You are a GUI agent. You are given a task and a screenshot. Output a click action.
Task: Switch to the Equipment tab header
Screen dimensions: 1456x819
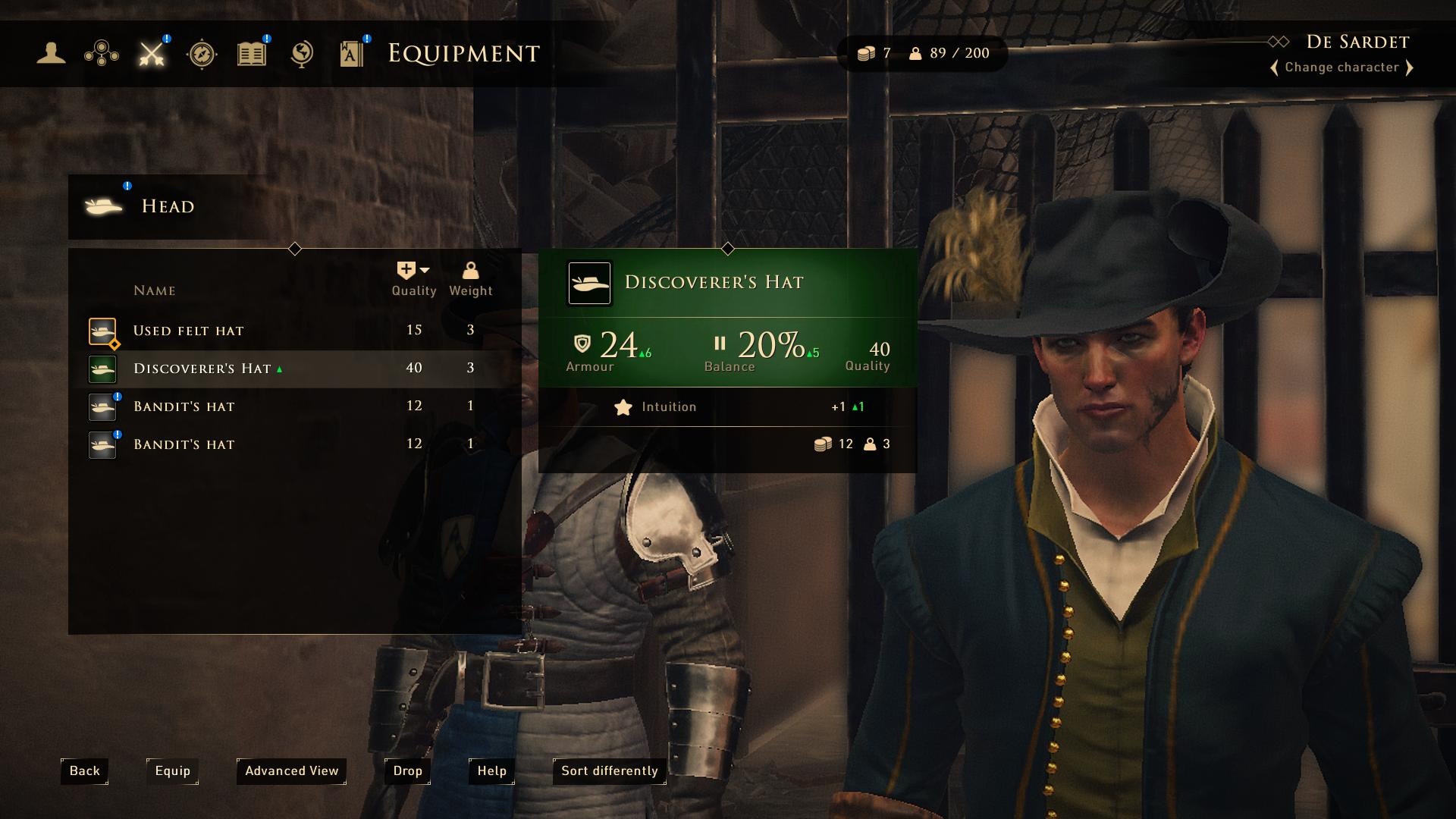463,53
